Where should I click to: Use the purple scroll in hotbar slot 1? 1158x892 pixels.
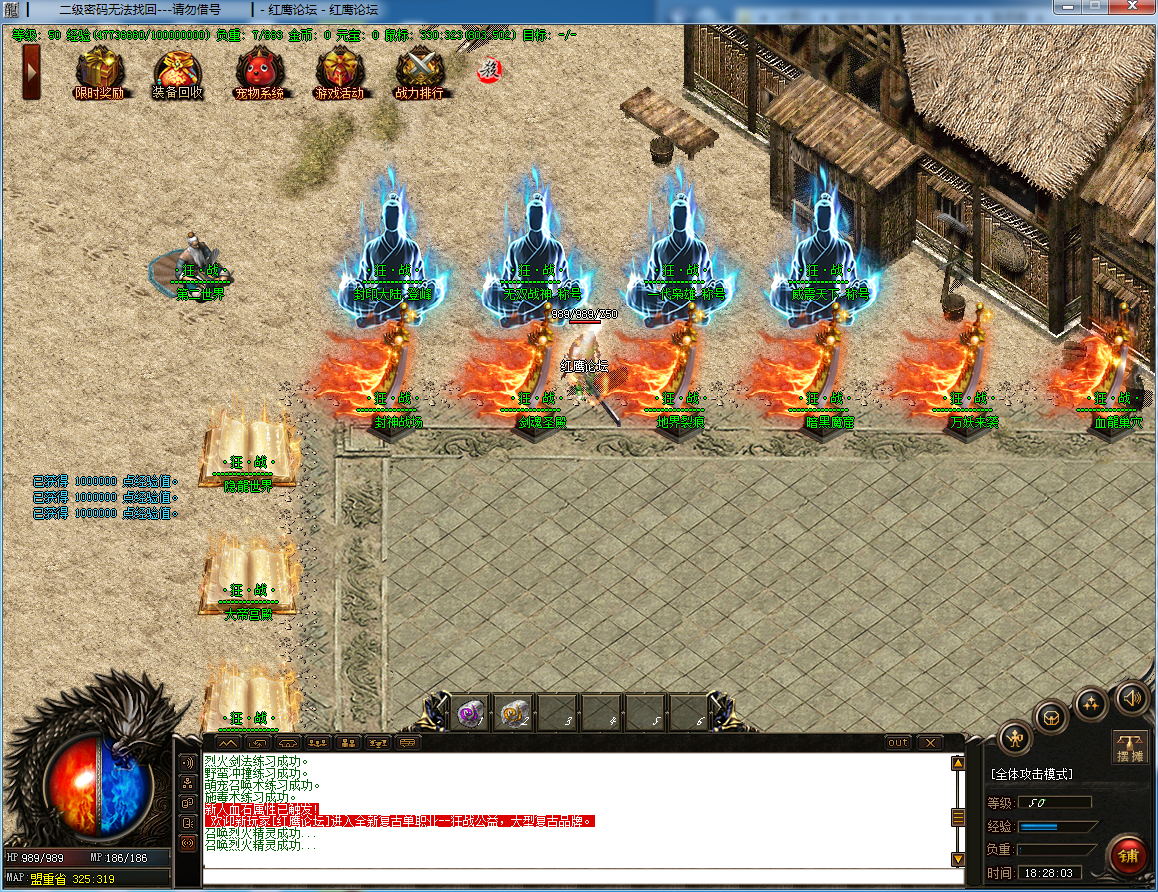pos(471,714)
